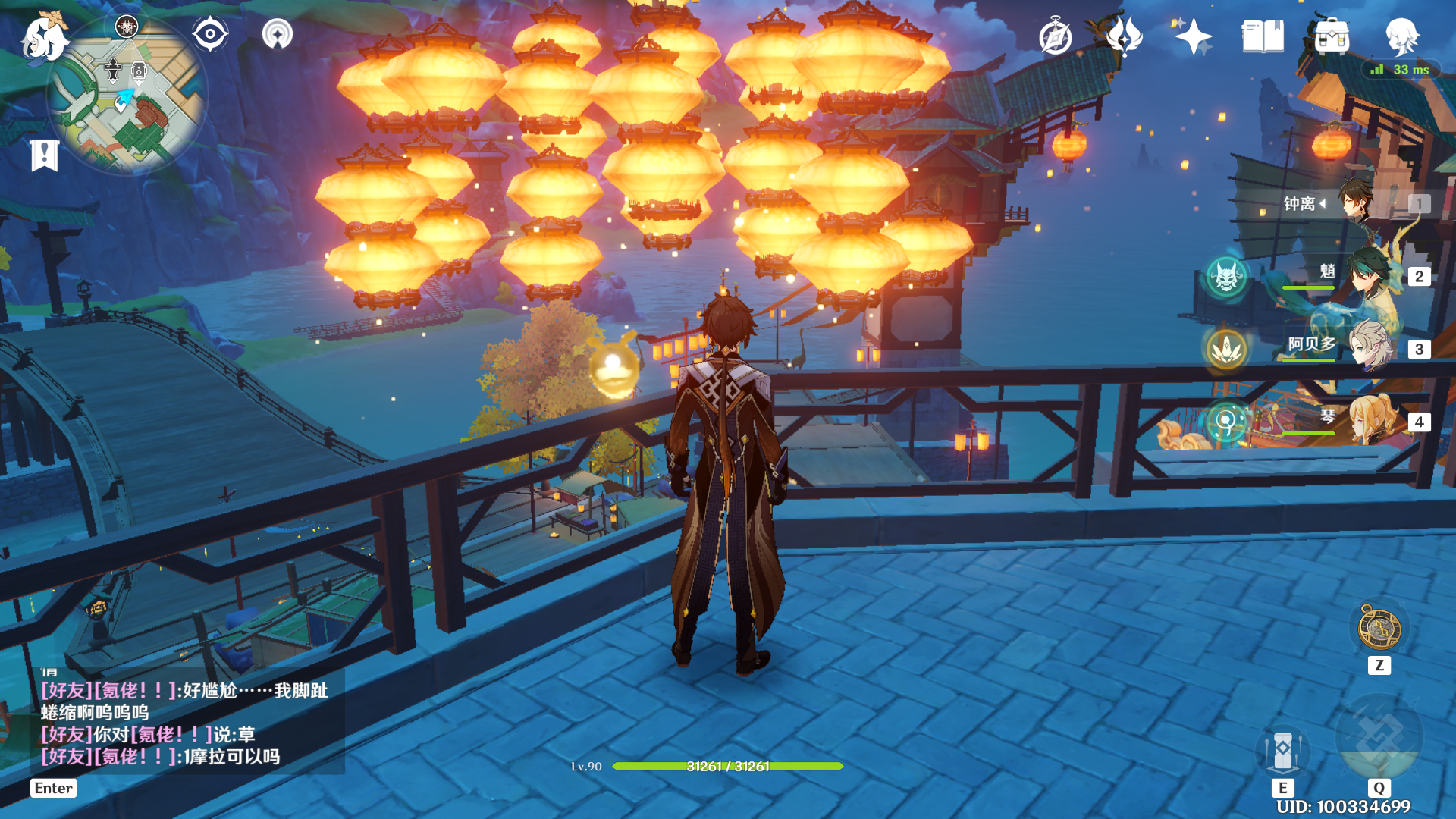Screen dimensions: 1456x819
Task: Open the compass events icon
Action: point(1056,37)
